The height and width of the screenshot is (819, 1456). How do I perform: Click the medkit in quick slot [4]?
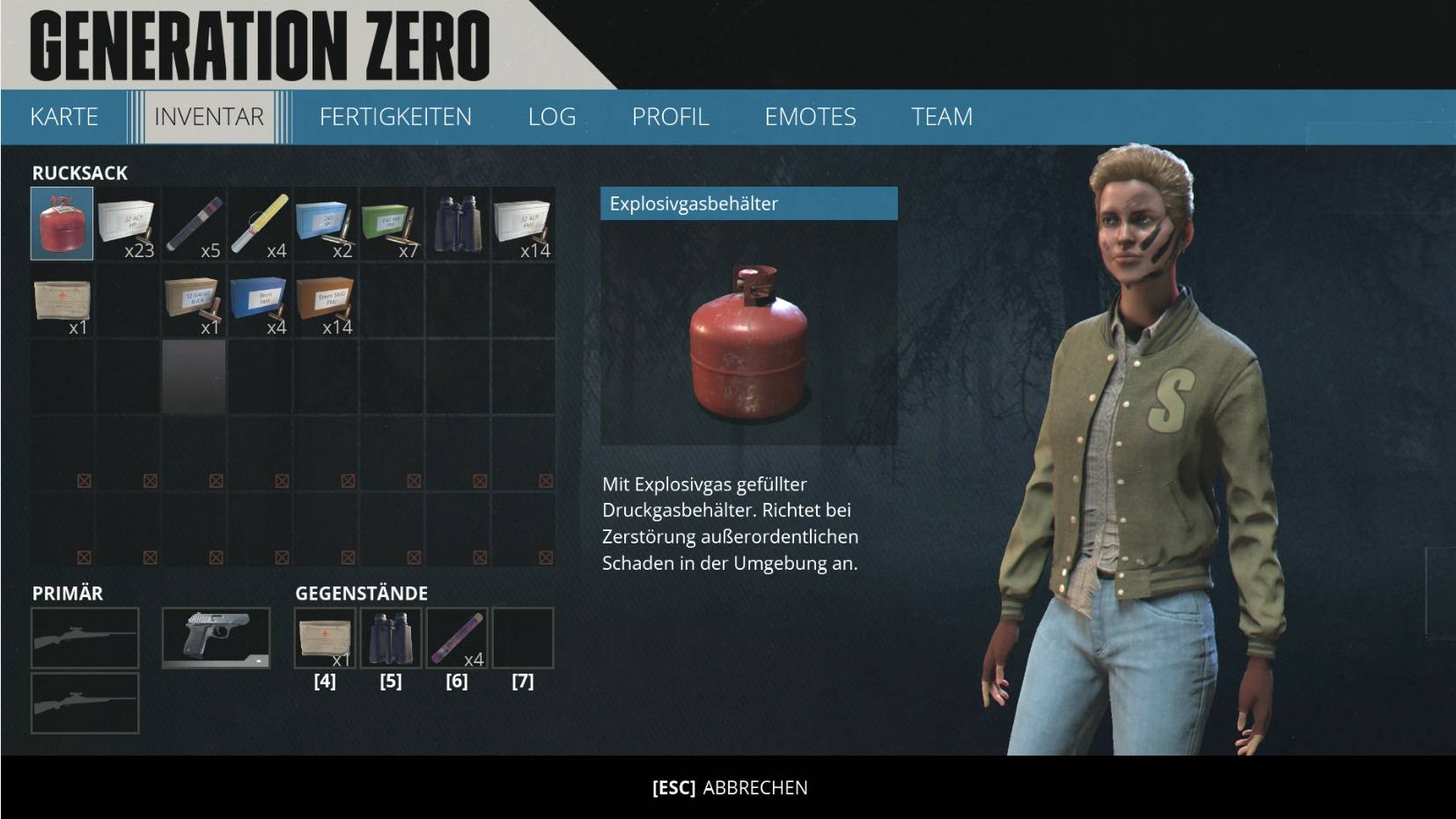[326, 638]
